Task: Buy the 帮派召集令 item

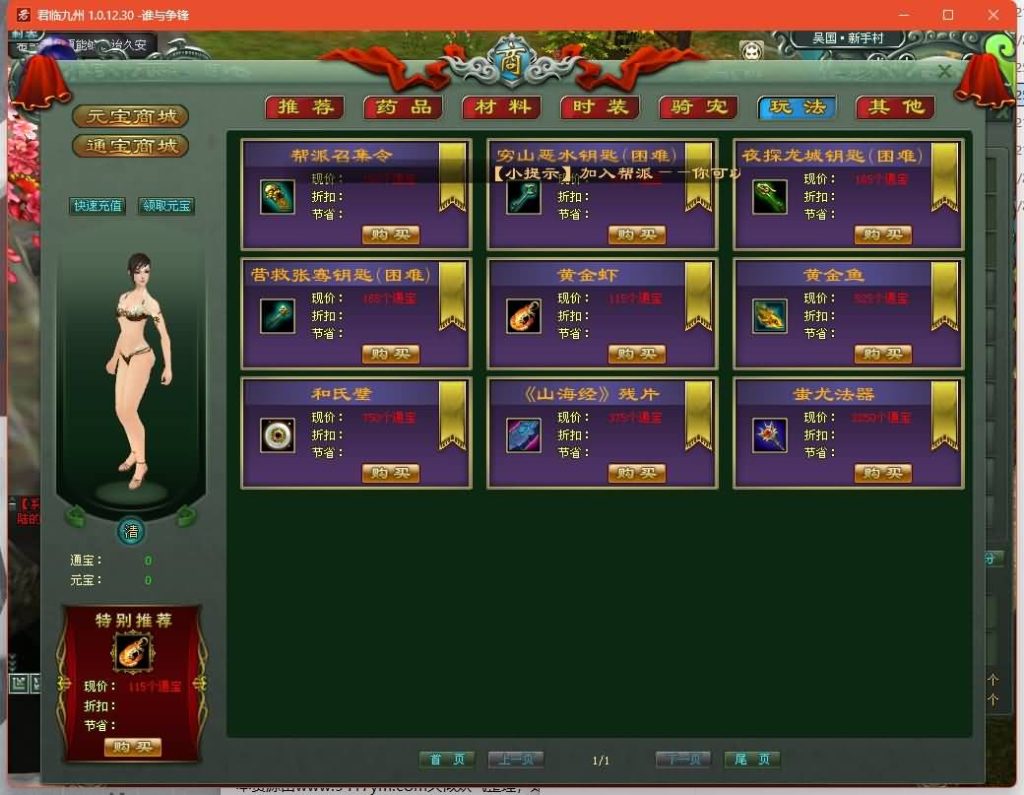Action: [390, 235]
